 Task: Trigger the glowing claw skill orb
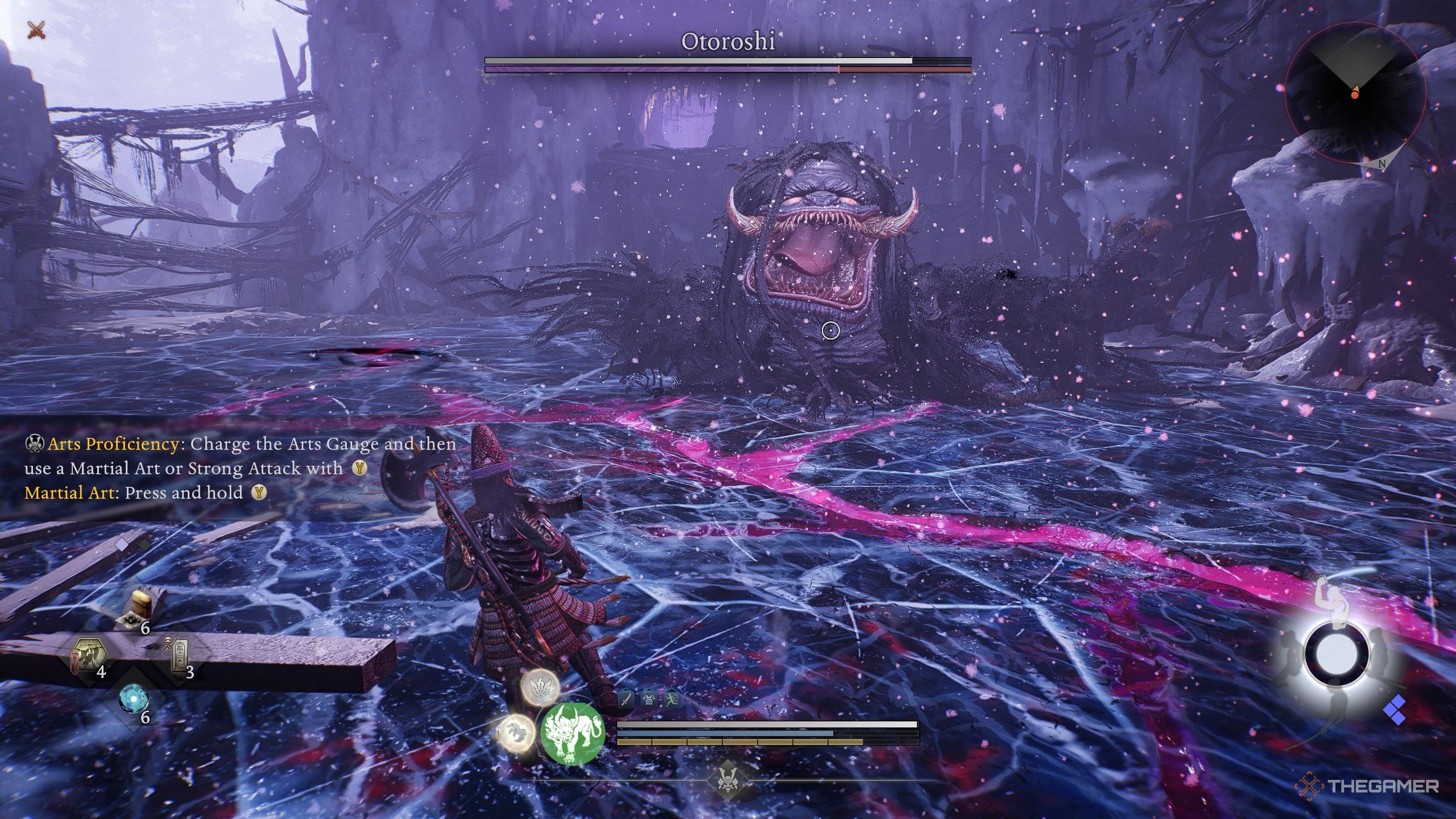[x=516, y=732]
